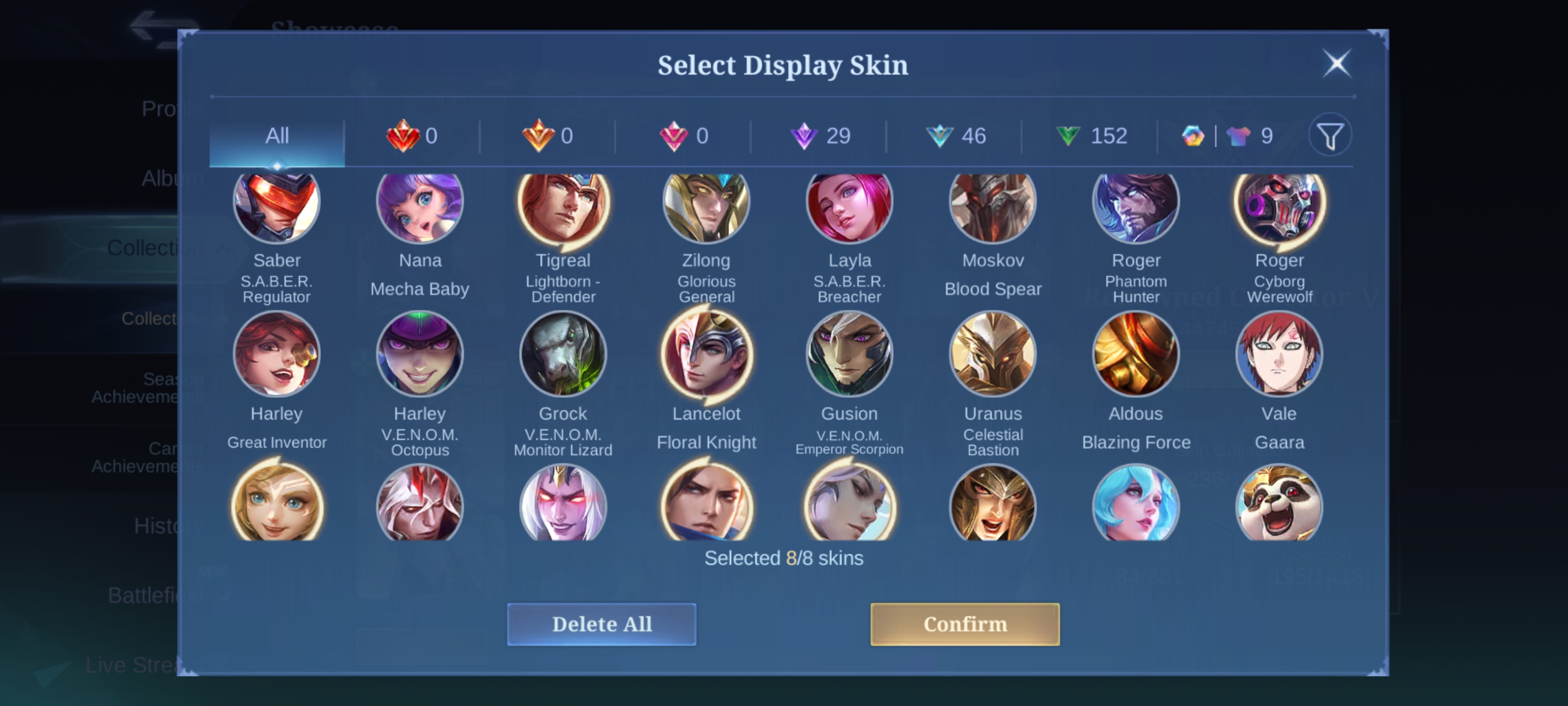Show the green gem tier with 152 skins
Image resolution: width=1568 pixels, height=706 pixels.
1091,136
